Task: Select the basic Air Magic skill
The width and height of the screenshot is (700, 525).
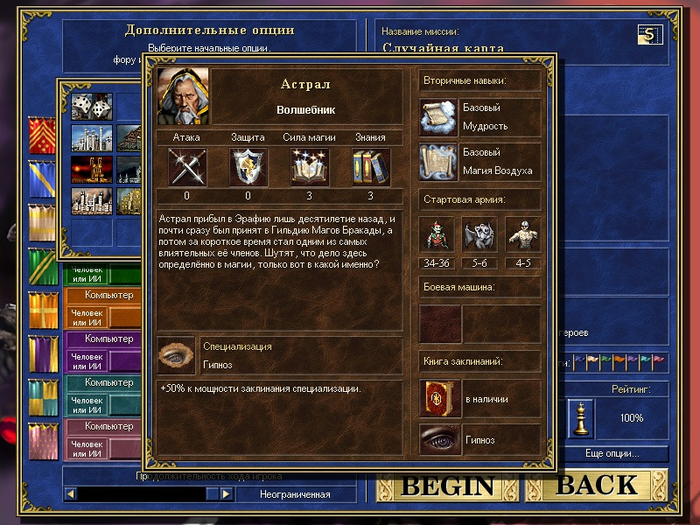Action: coord(438,161)
